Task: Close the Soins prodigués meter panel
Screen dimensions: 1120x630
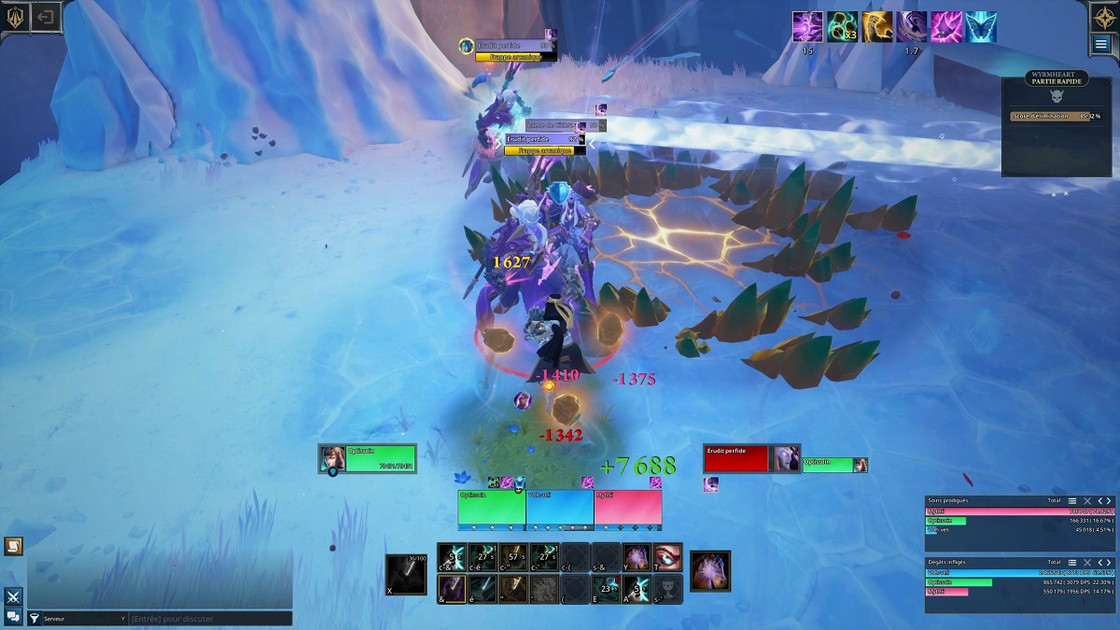Action: [x=1087, y=501]
